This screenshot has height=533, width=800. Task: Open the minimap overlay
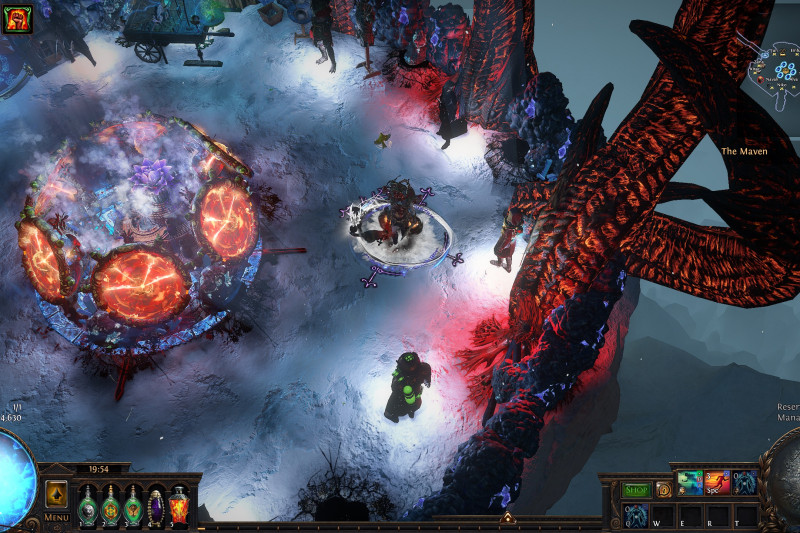tap(771, 65)
